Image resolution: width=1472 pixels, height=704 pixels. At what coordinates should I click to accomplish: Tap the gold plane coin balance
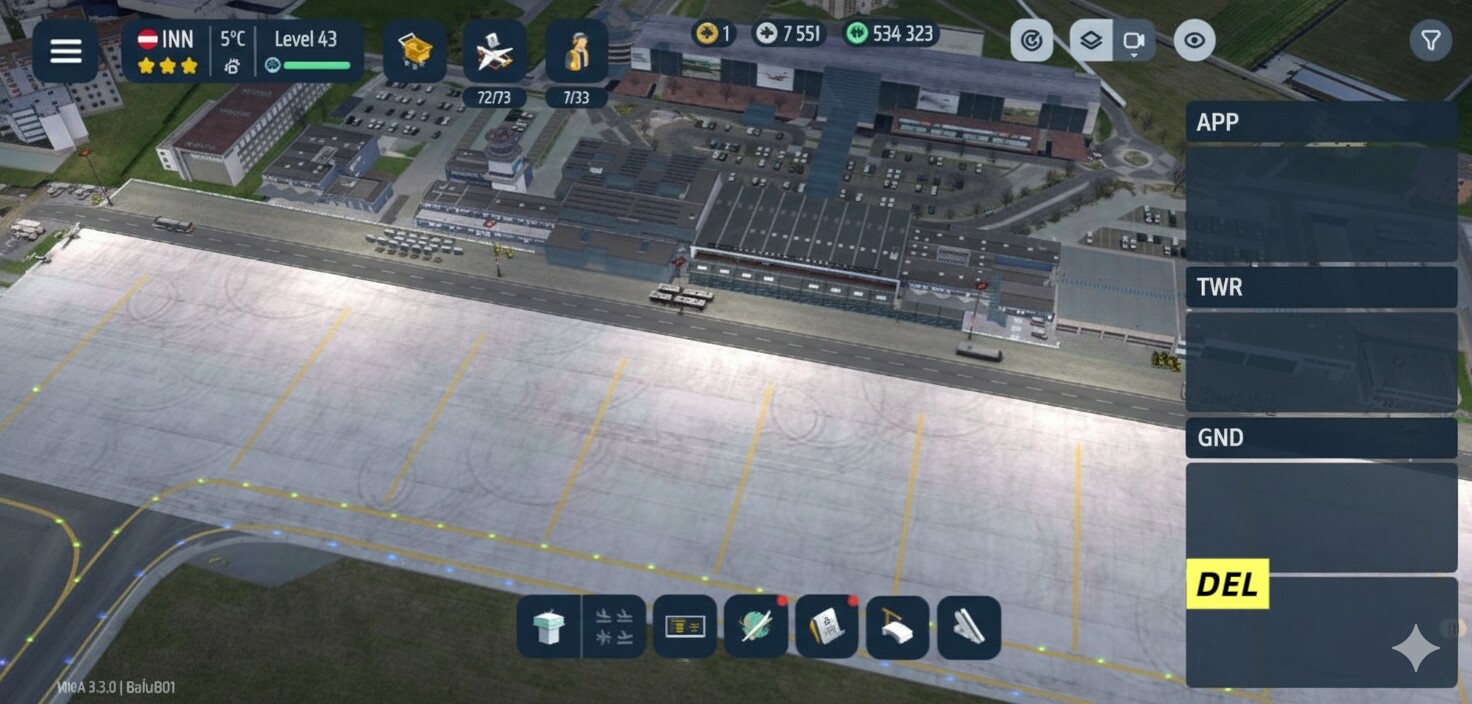tap(713, 34)
